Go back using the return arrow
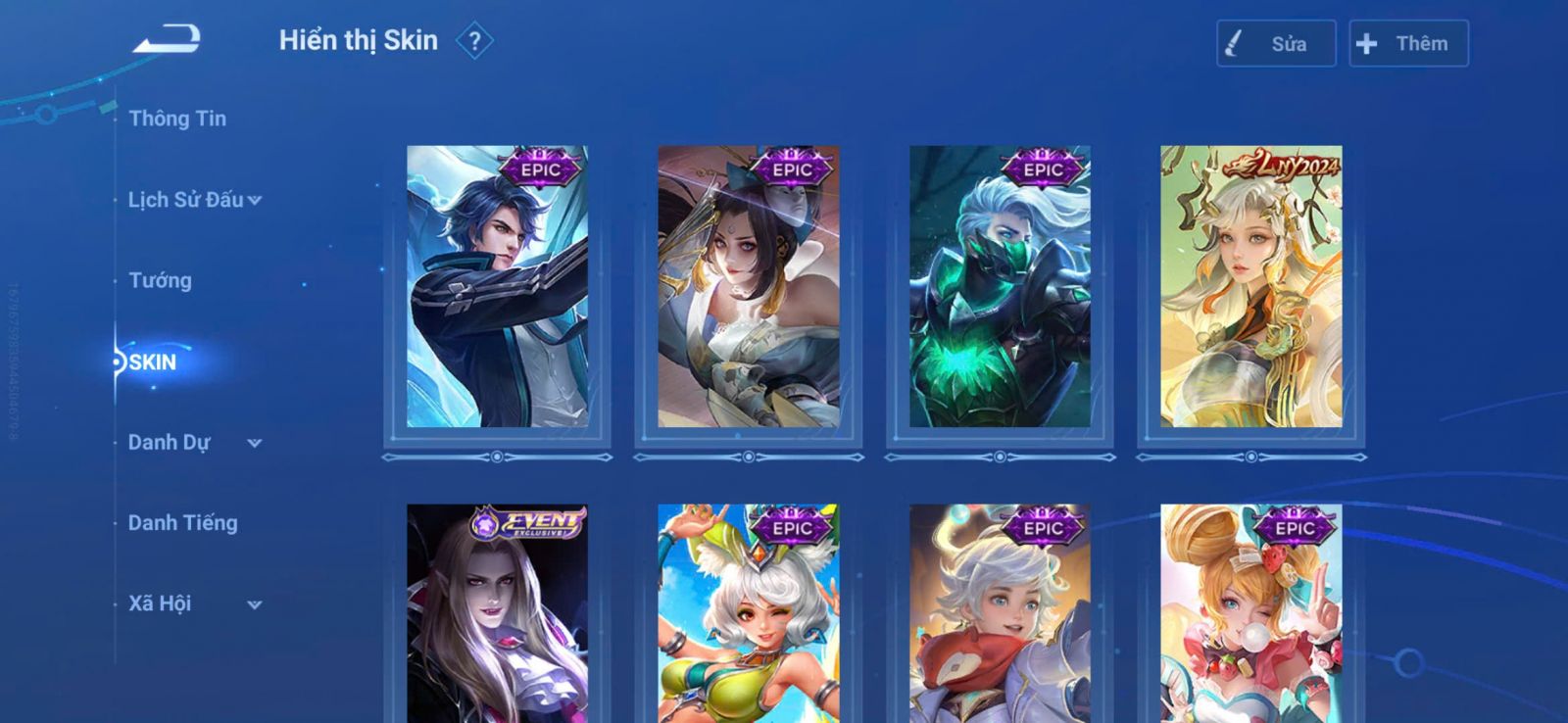This screenshot has height=723, width=1568. [x=167, y=39]
